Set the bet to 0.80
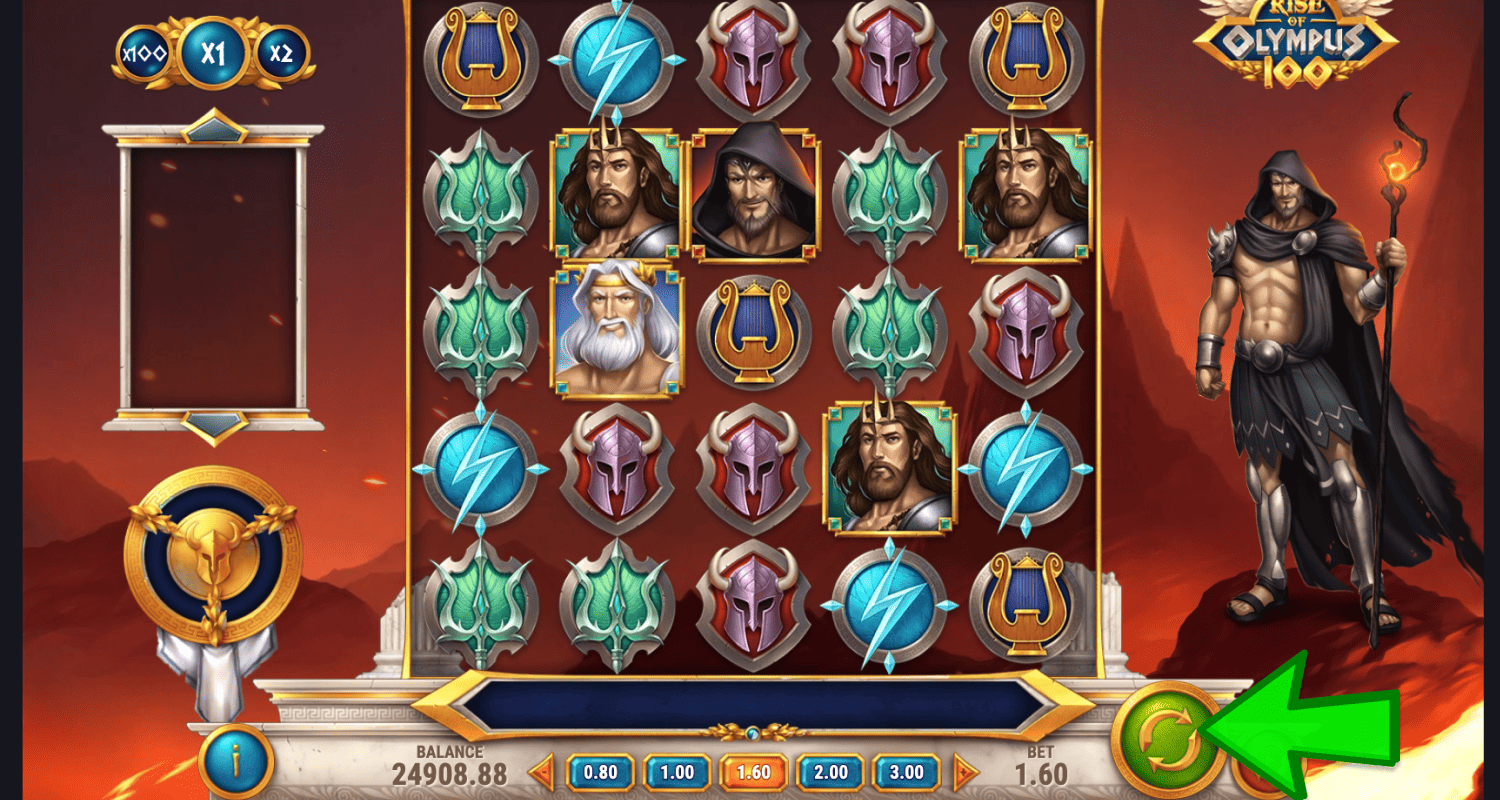This screenshot has width=1500, height=800. (x=600, y=772)
